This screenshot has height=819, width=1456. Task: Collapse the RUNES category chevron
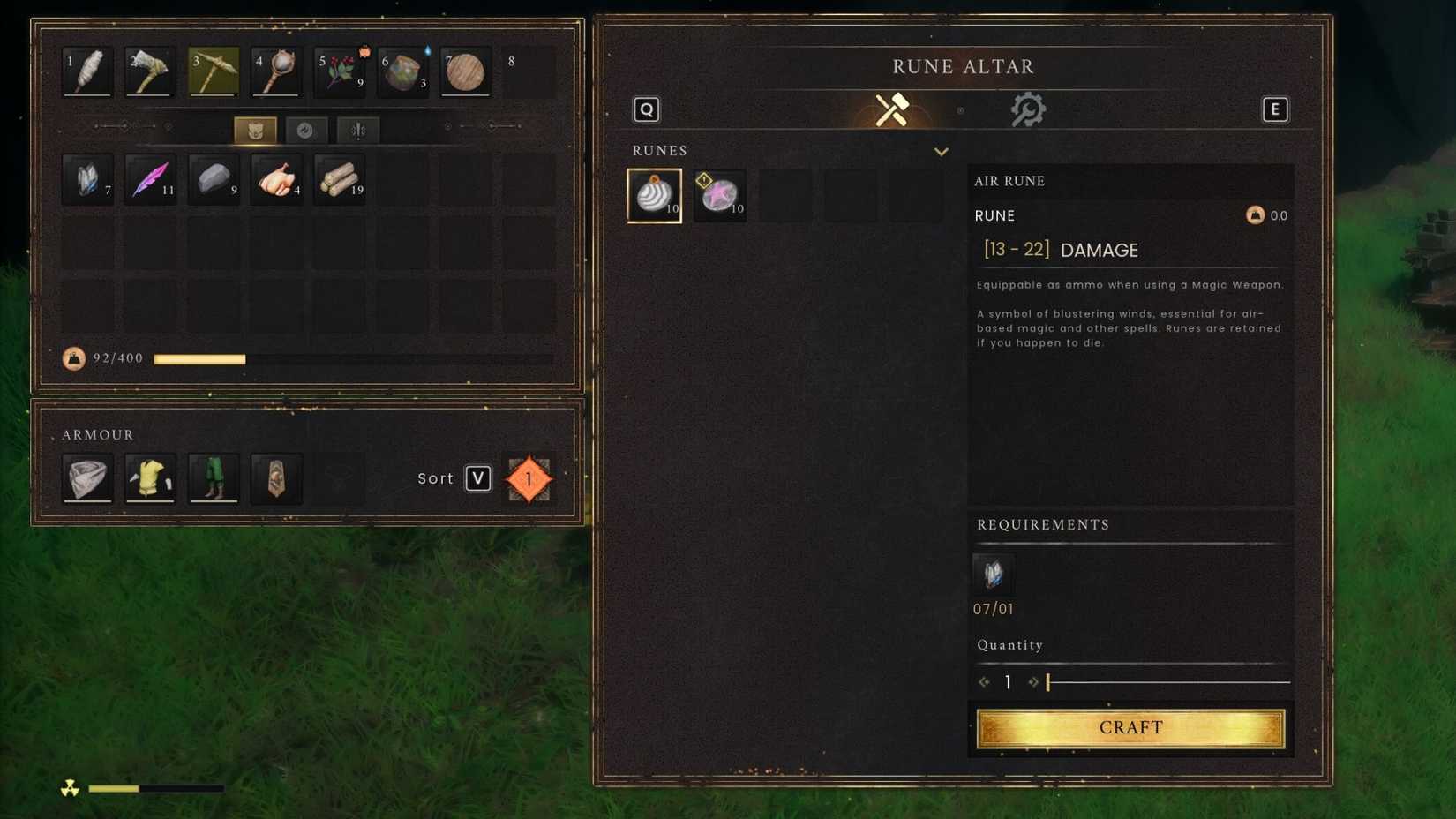point(942,151)
